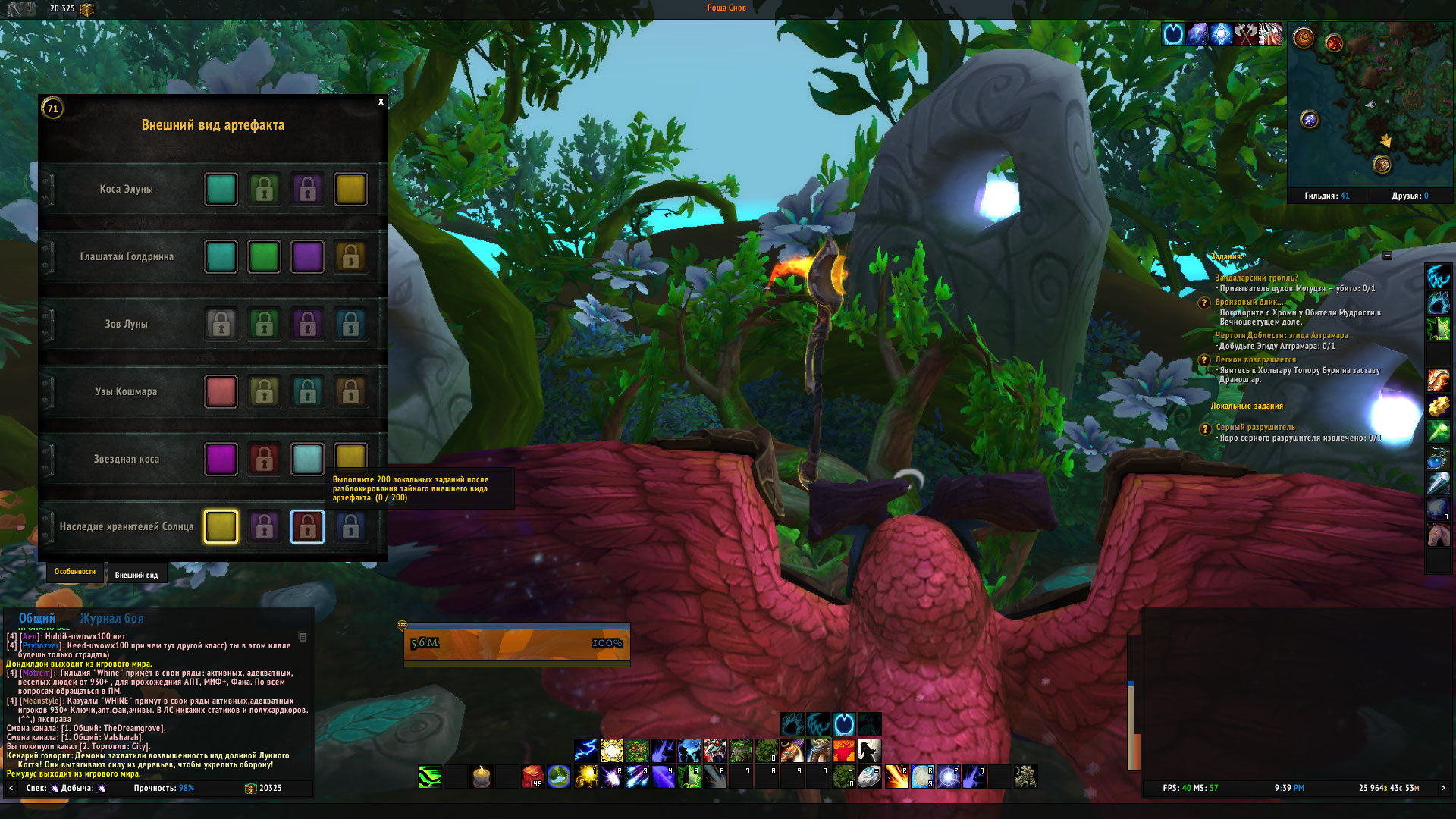Collapse the quest tracker with the minus button
This screenshot has height=819, width=1456.
(1387, 256)
